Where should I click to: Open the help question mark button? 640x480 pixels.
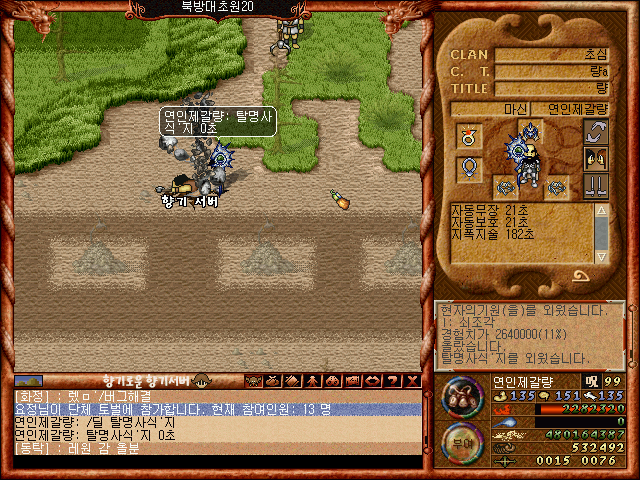coord(394,381)
